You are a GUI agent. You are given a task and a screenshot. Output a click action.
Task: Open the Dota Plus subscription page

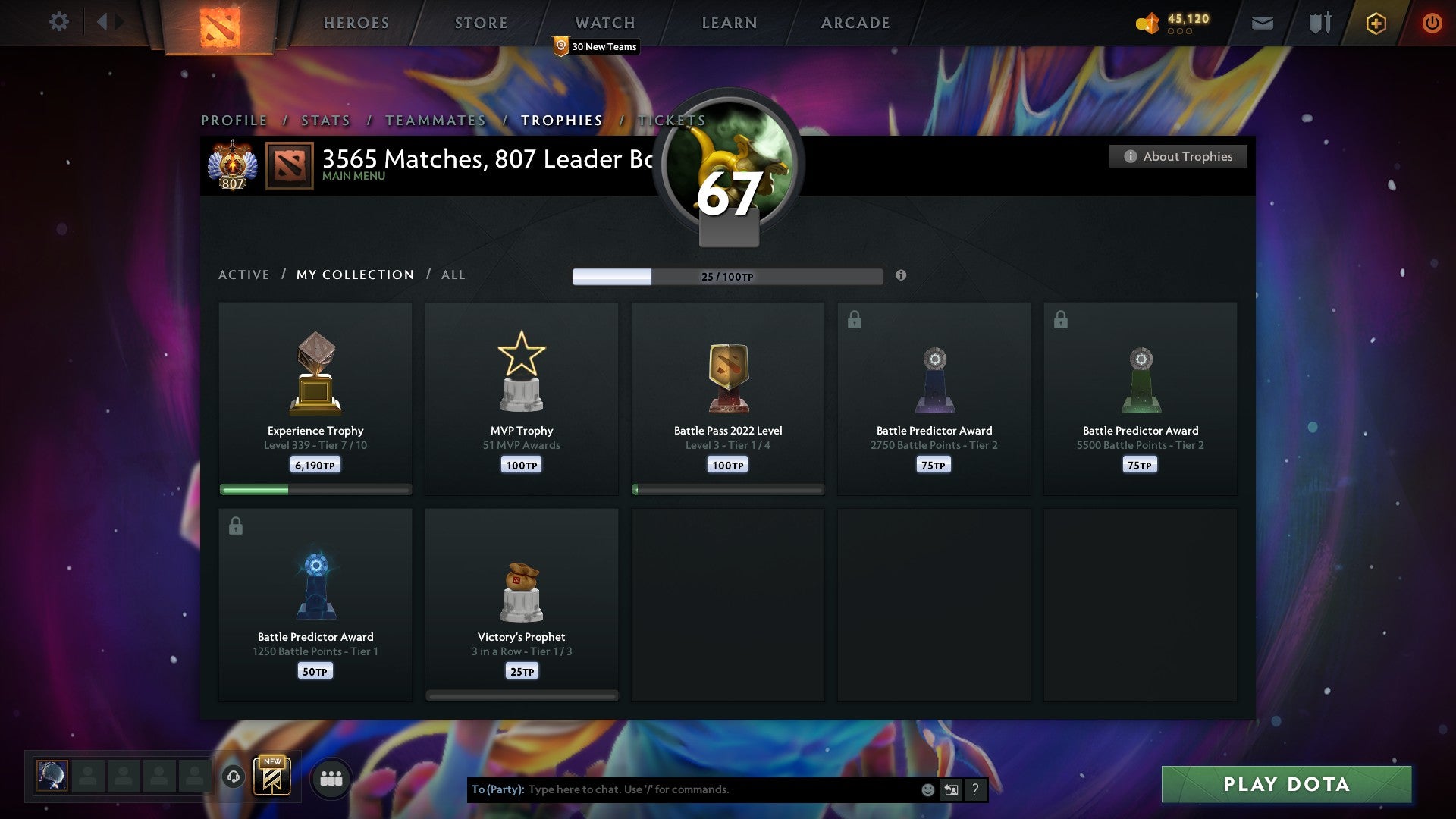coord(1375,23)
